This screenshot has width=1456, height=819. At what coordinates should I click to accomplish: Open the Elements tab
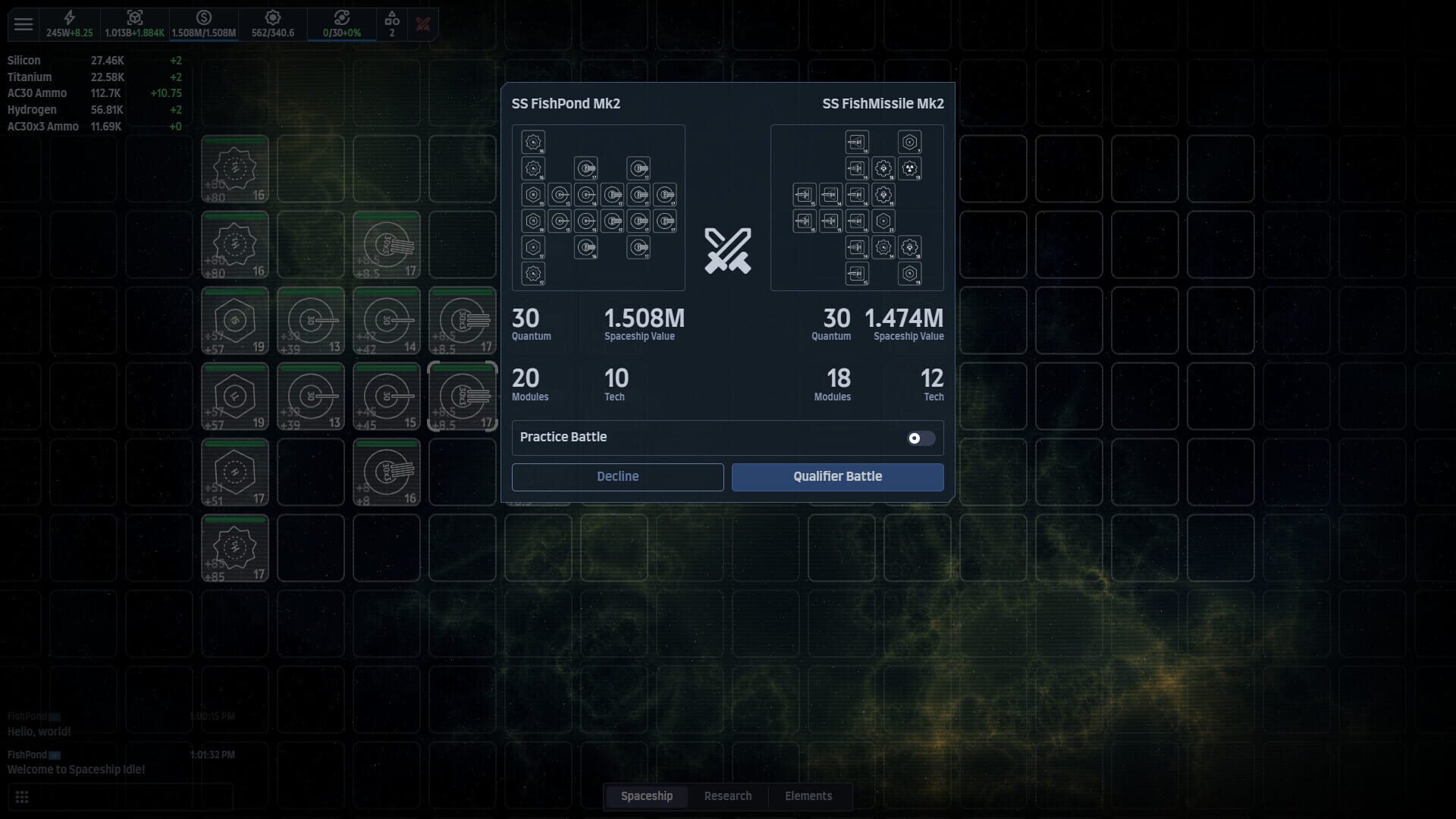click(x=808, y=795)
